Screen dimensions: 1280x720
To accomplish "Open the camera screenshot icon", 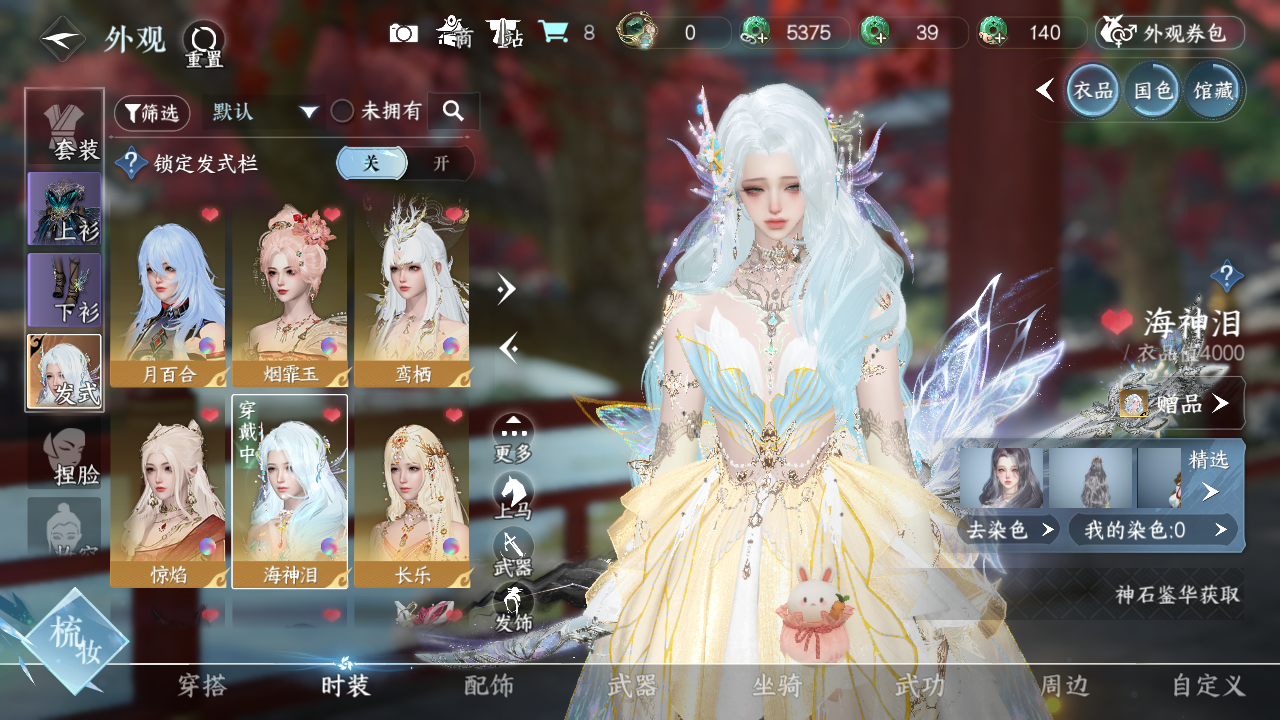I will tap(403, 33).
